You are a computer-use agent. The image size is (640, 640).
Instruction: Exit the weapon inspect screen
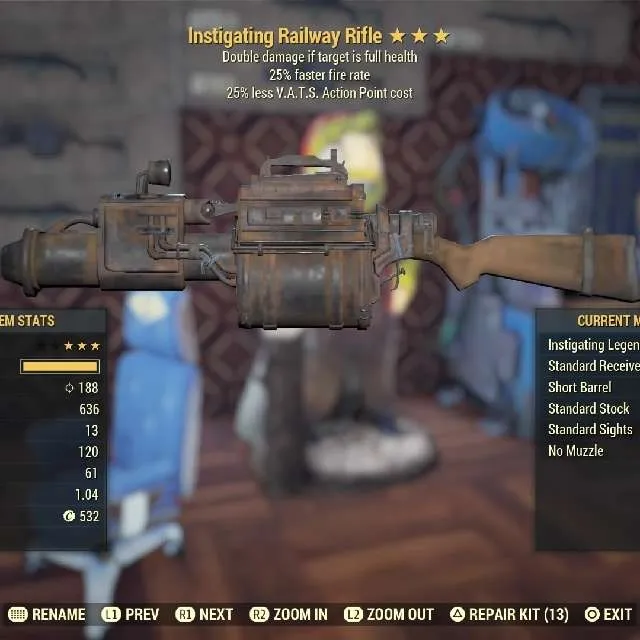[x=609, y=615]
